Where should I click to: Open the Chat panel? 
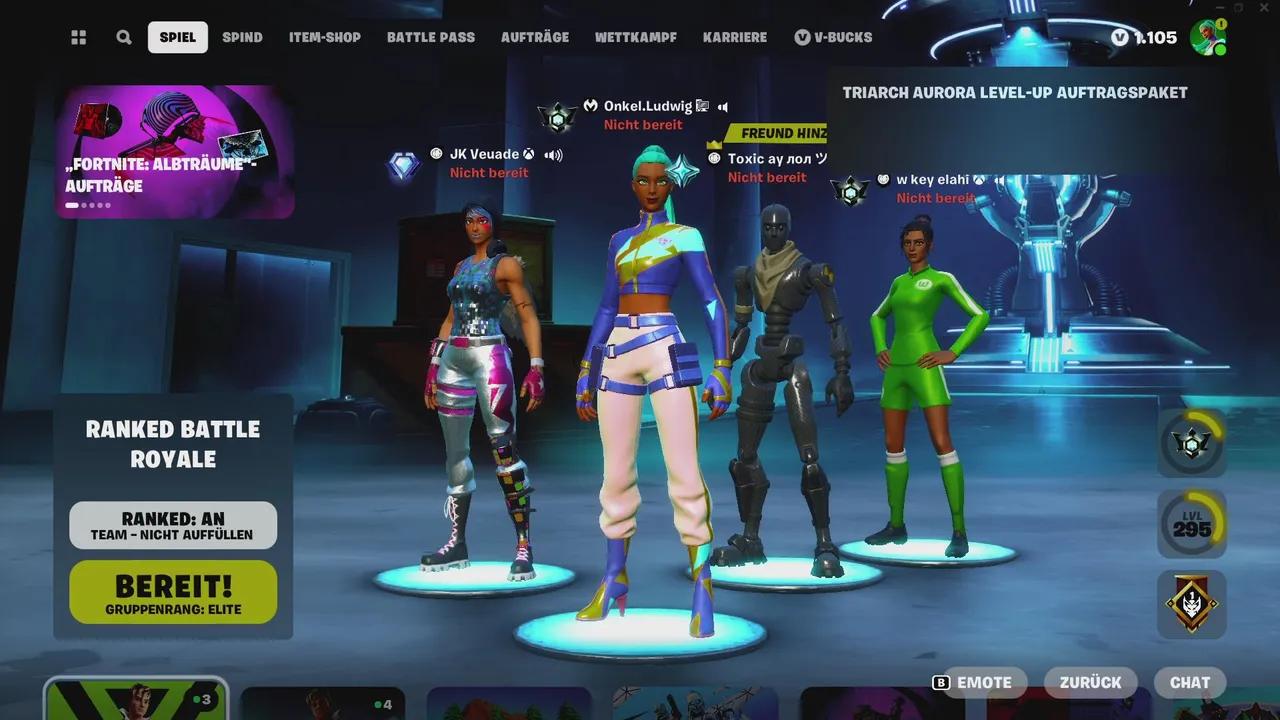point(1189,682)
